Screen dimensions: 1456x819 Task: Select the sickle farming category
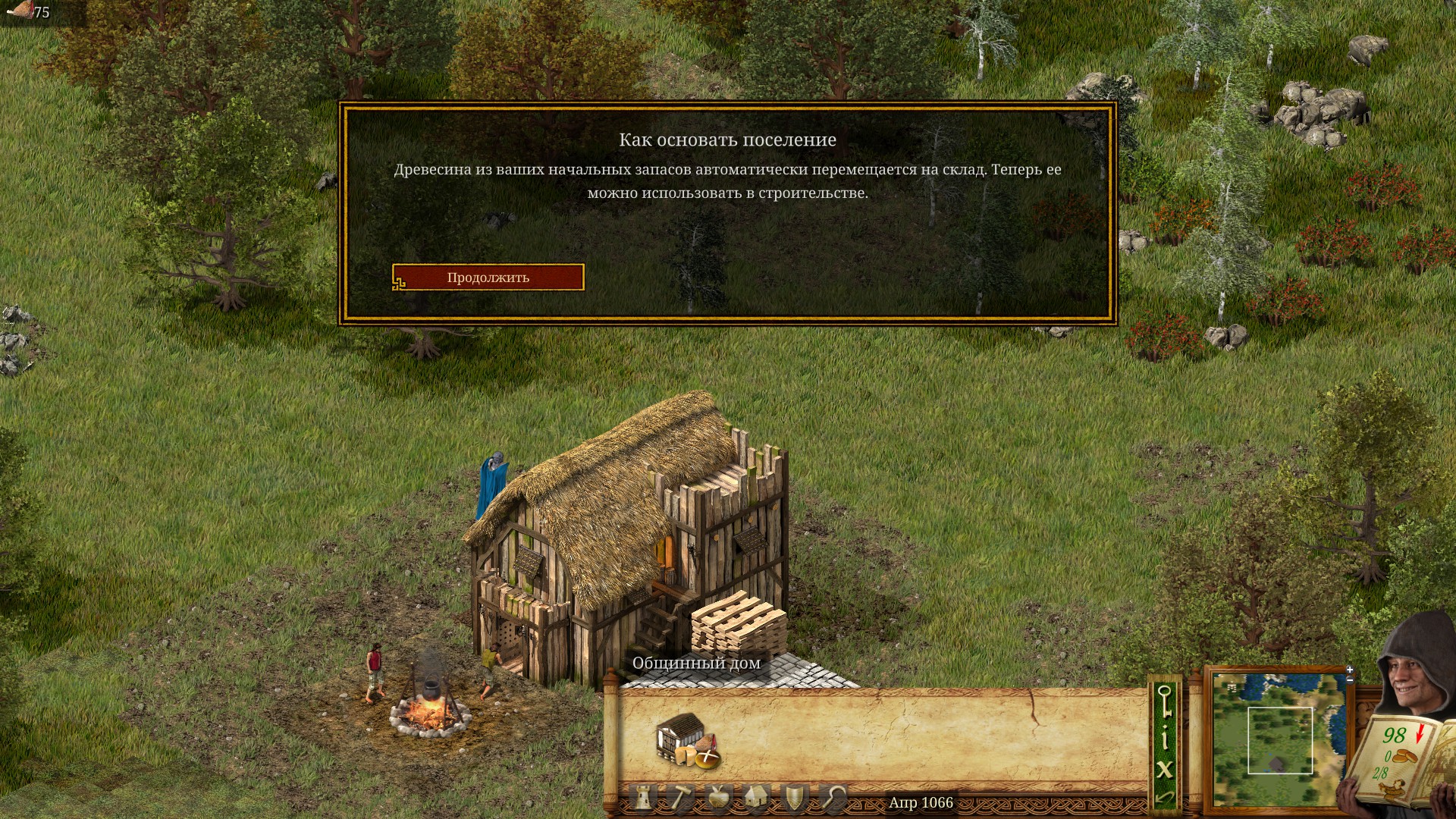click(x=833, y=798)
